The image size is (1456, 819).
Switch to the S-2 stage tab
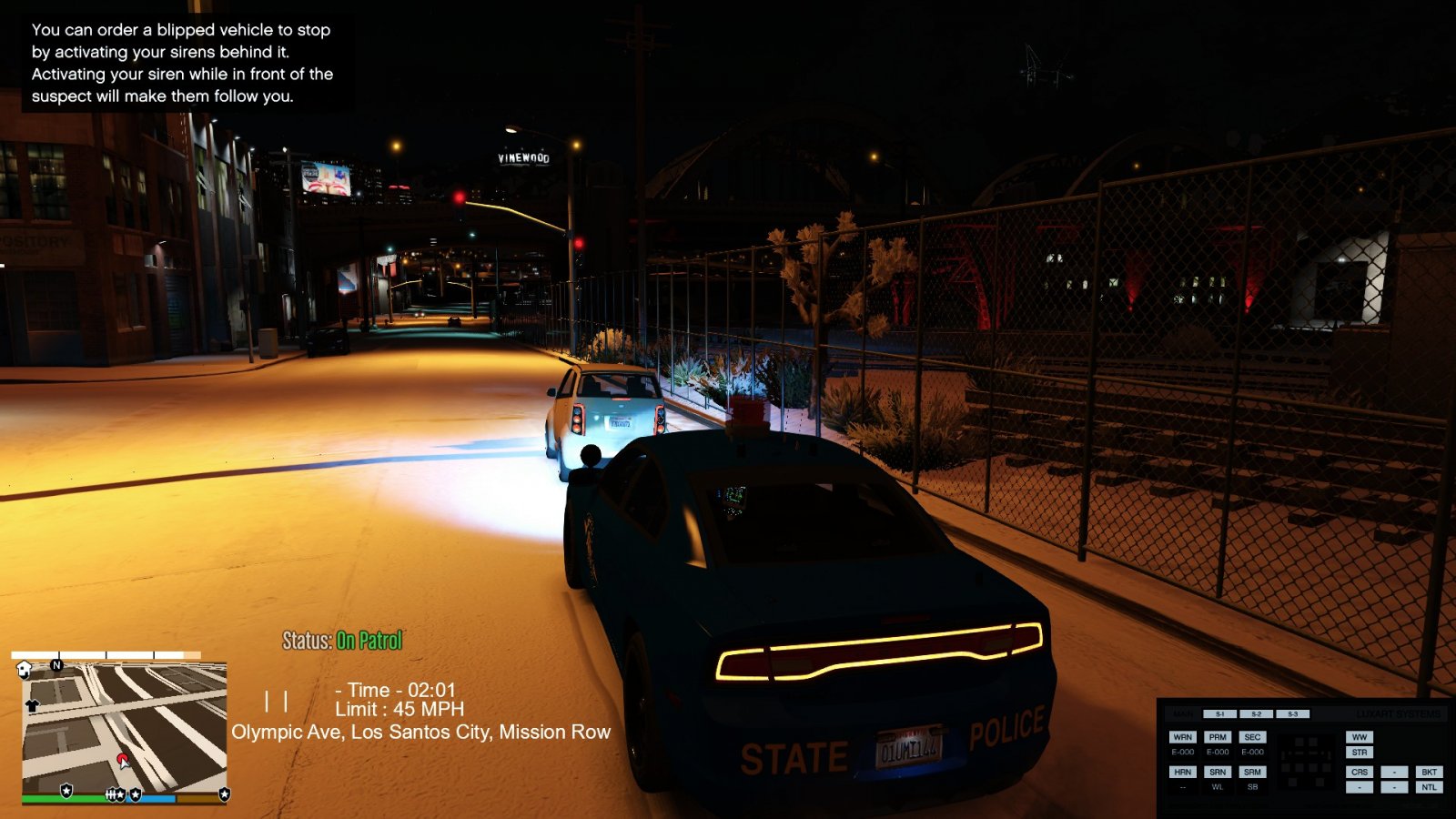(1256, 714)
